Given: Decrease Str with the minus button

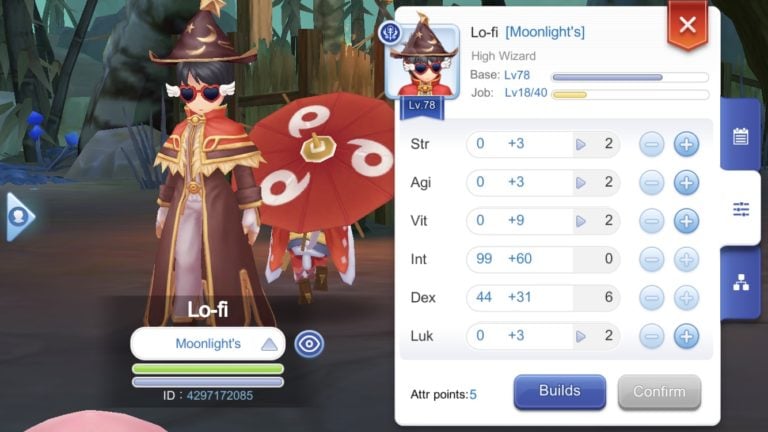Looking at the screenshot, I should [x=651, y=144].
